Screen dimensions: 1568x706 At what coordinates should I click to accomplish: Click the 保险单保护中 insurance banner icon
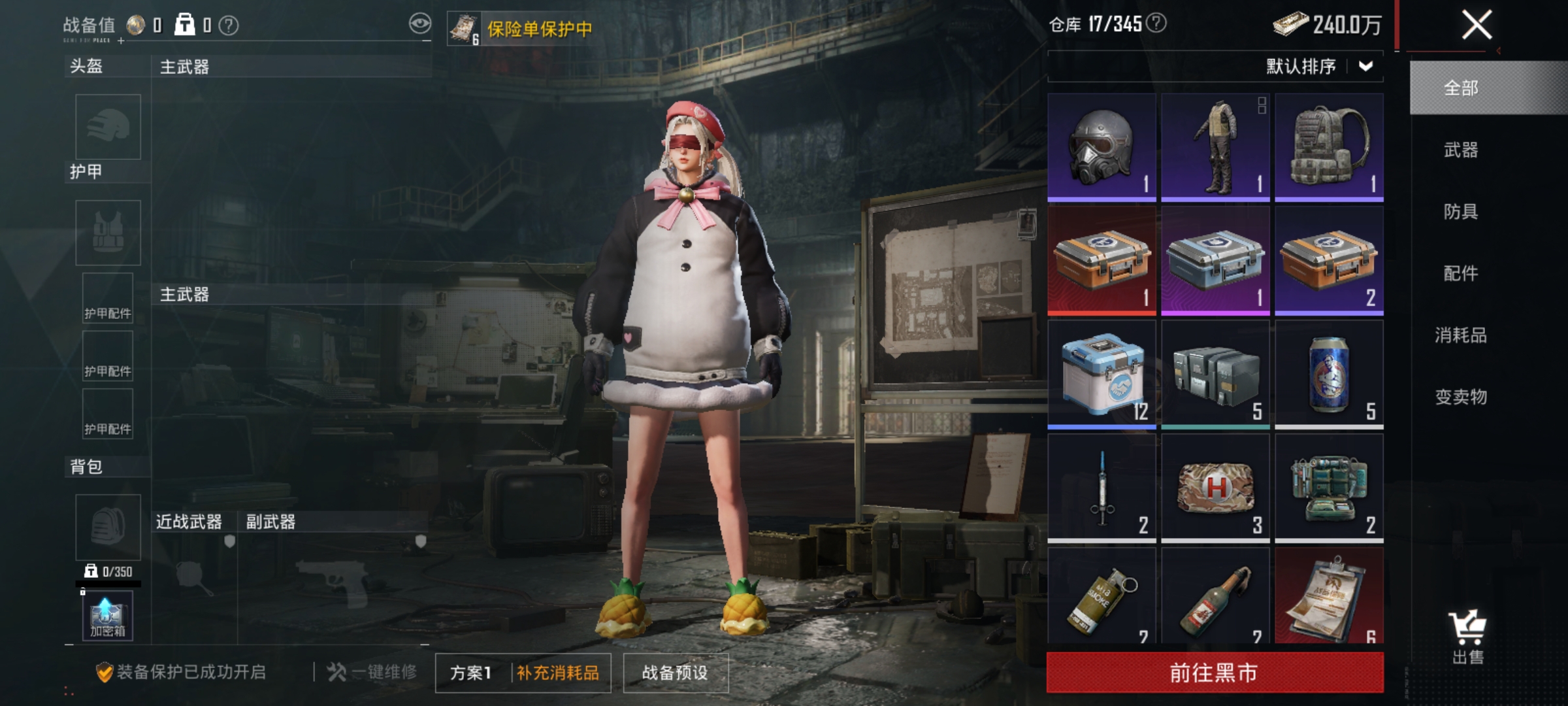click(463, 27)
